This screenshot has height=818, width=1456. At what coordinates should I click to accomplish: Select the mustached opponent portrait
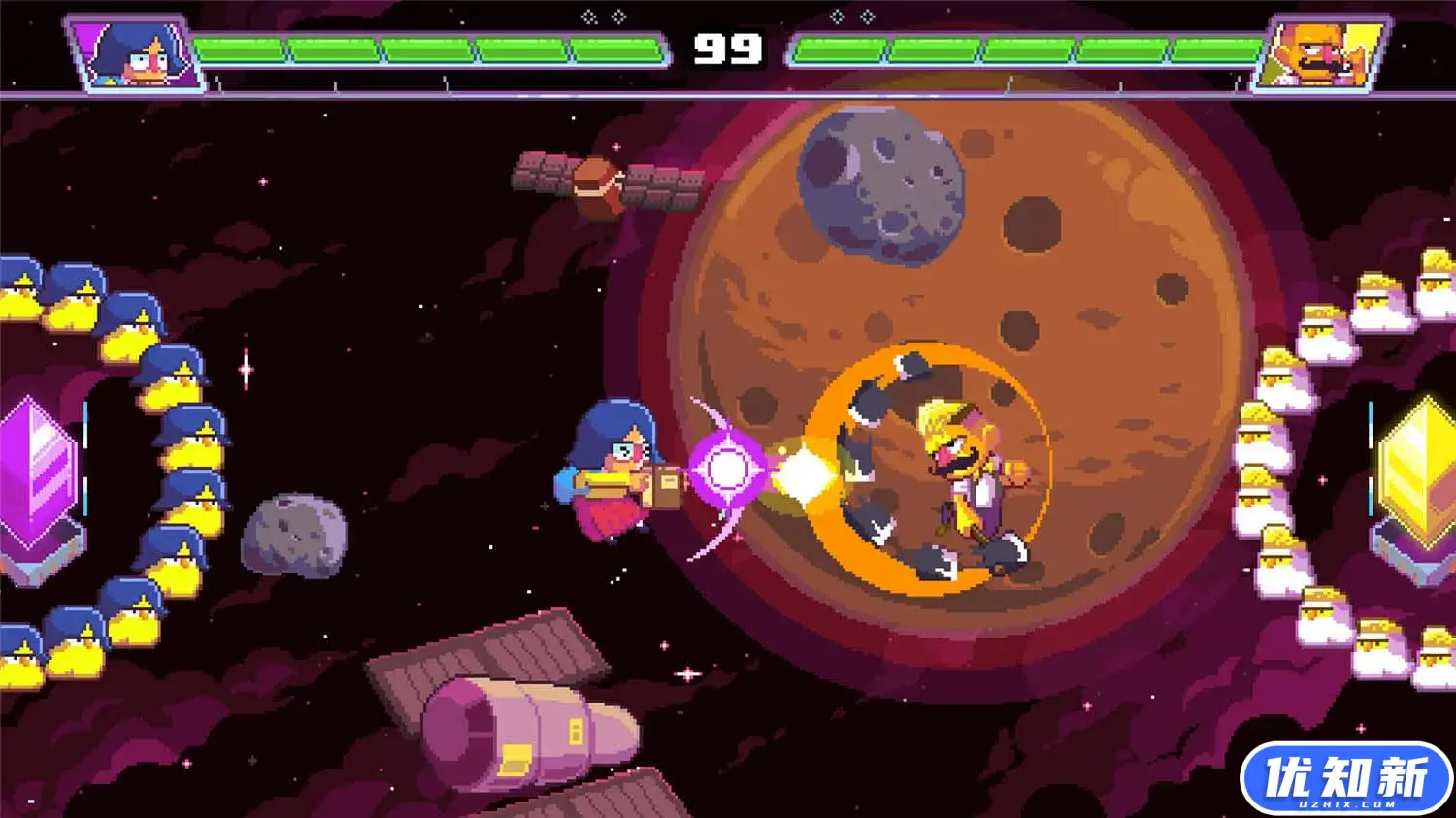coord(1320,53)
